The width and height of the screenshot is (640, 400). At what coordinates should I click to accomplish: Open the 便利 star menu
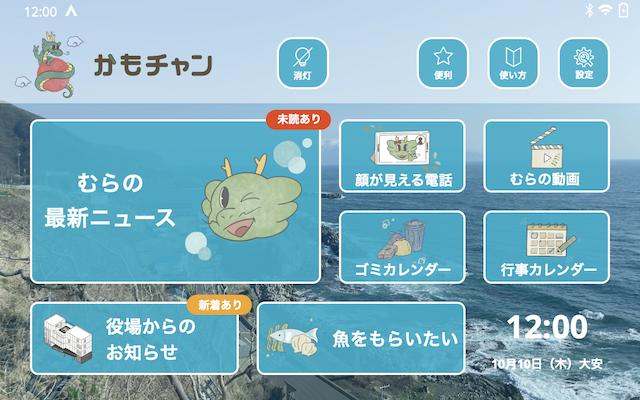pyautogui.click(x=443, y=62)
